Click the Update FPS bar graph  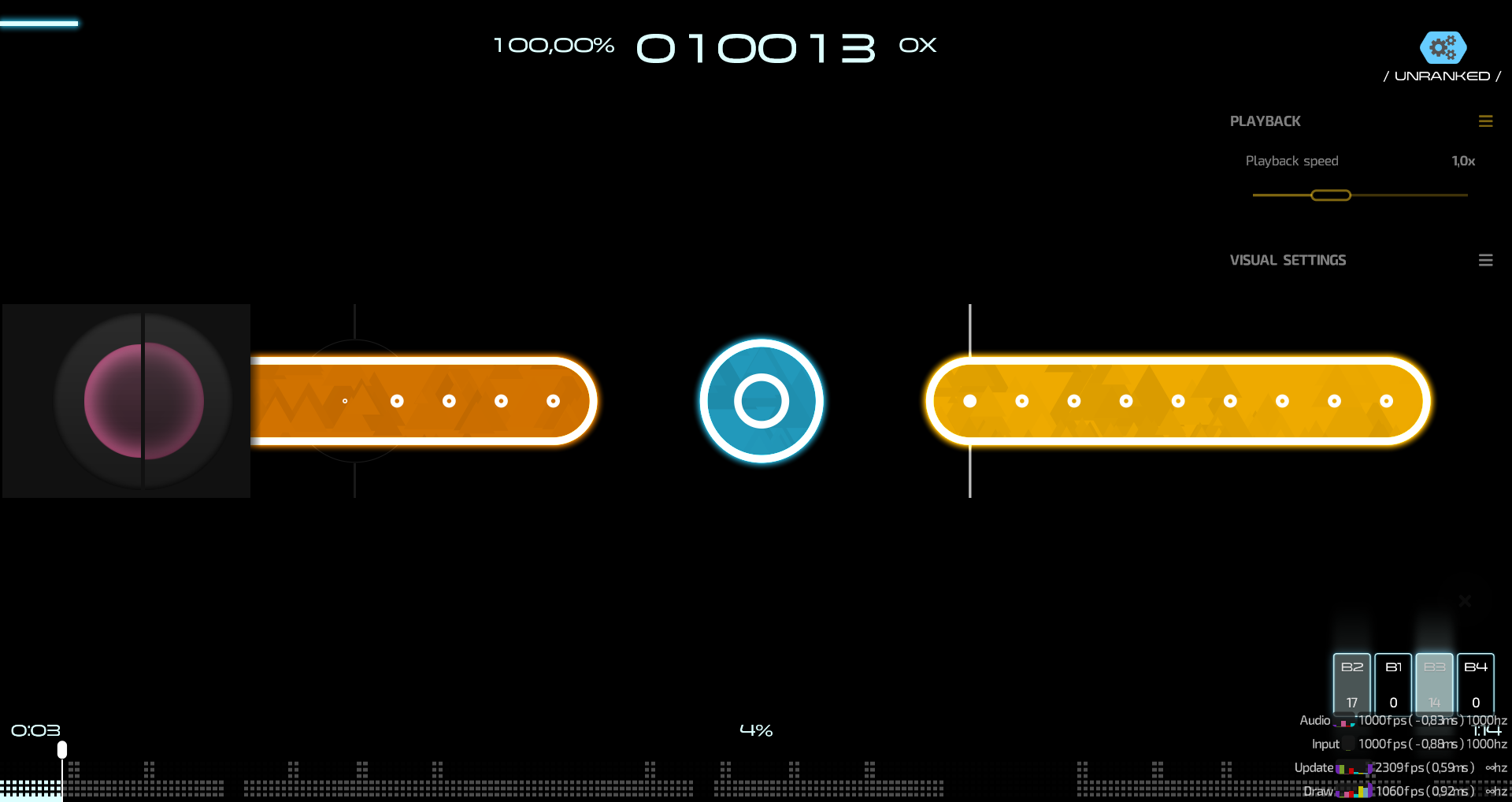click(1354, 767)
